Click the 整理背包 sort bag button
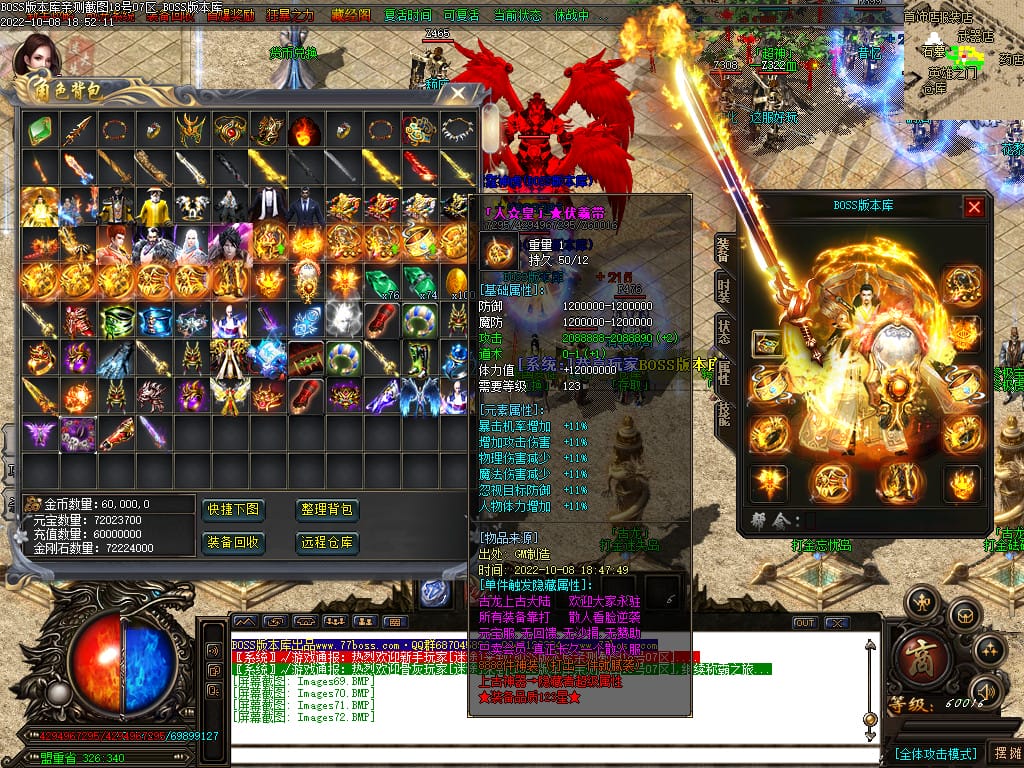The width and height of the screenshot is (1024, 768). pos(327,510)
